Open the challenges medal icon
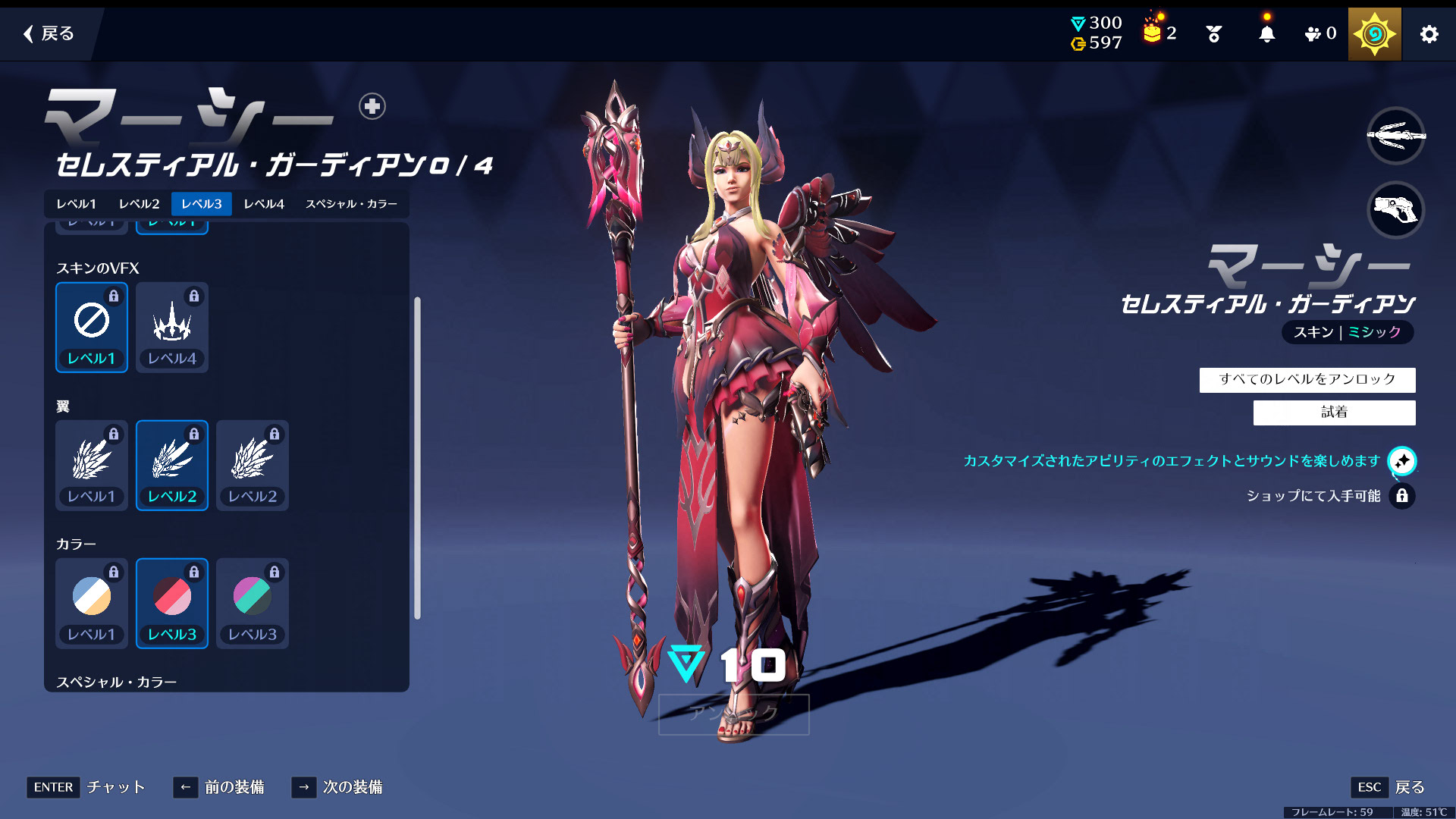Viewport: 1456px width, 819px height. click(1213, 34)
